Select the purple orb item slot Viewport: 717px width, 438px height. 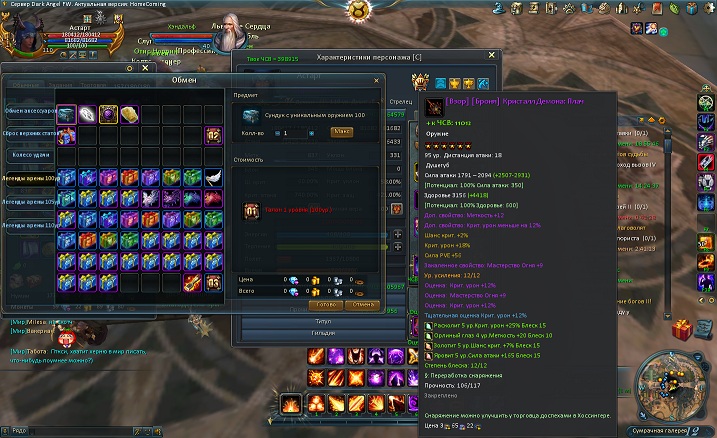pyautogui.click(x=108, y=115)
